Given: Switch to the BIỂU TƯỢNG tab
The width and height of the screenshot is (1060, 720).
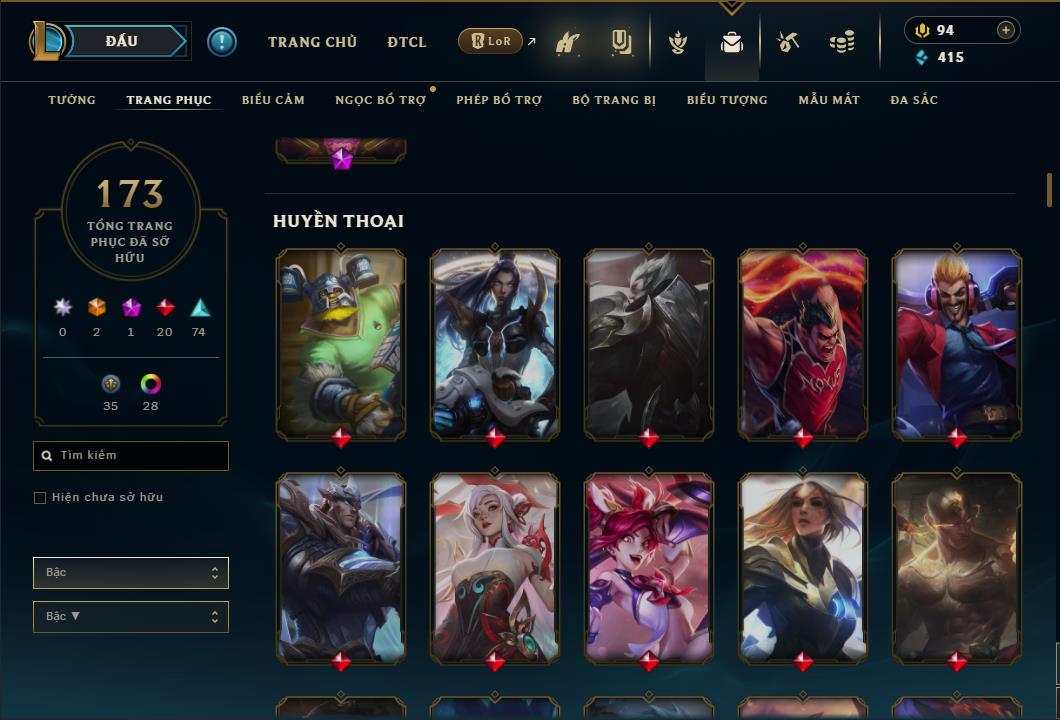Looking at the screenshot, I should click(x=727, y=100).
